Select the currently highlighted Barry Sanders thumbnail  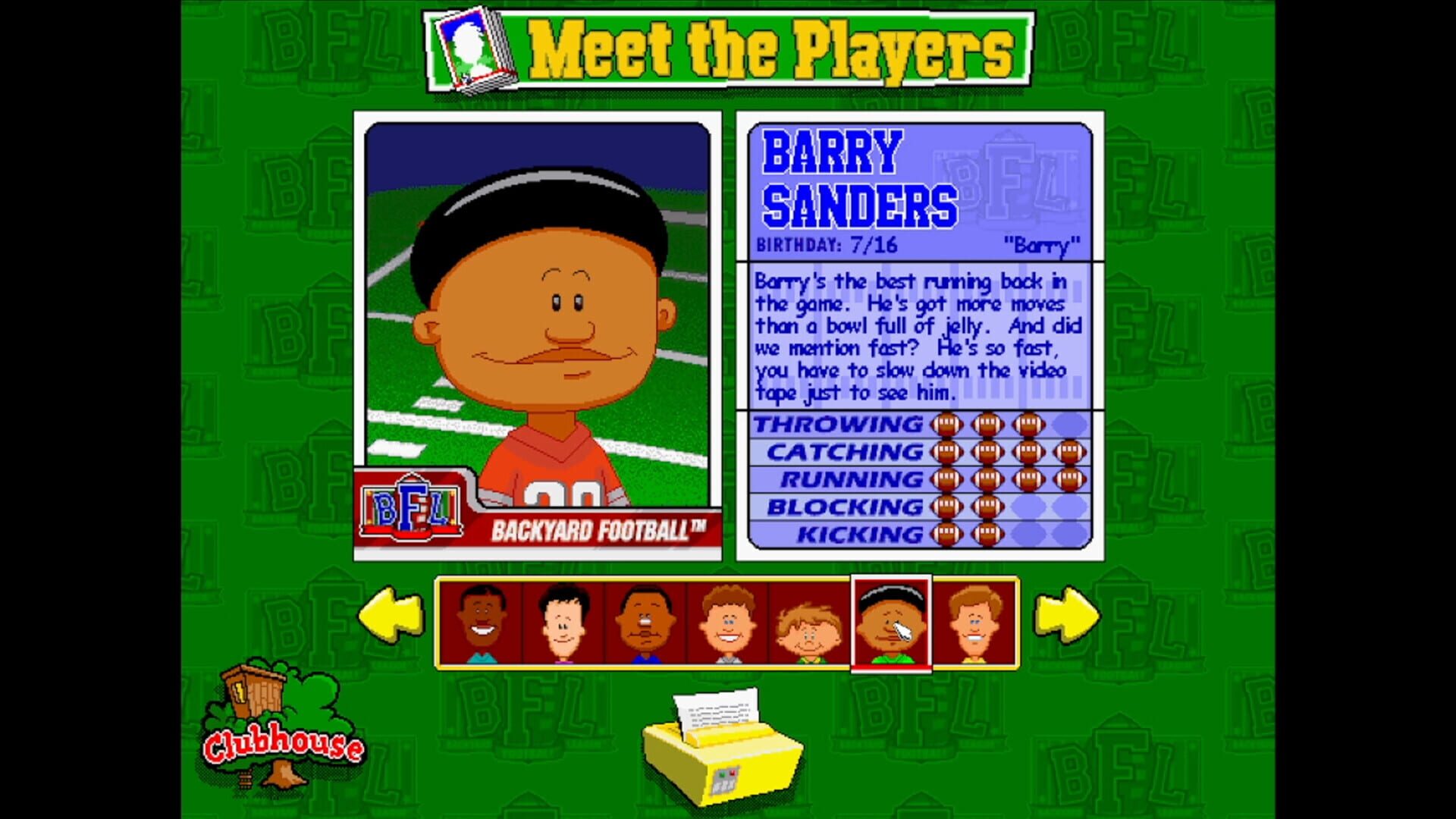[x=889, y=623]
